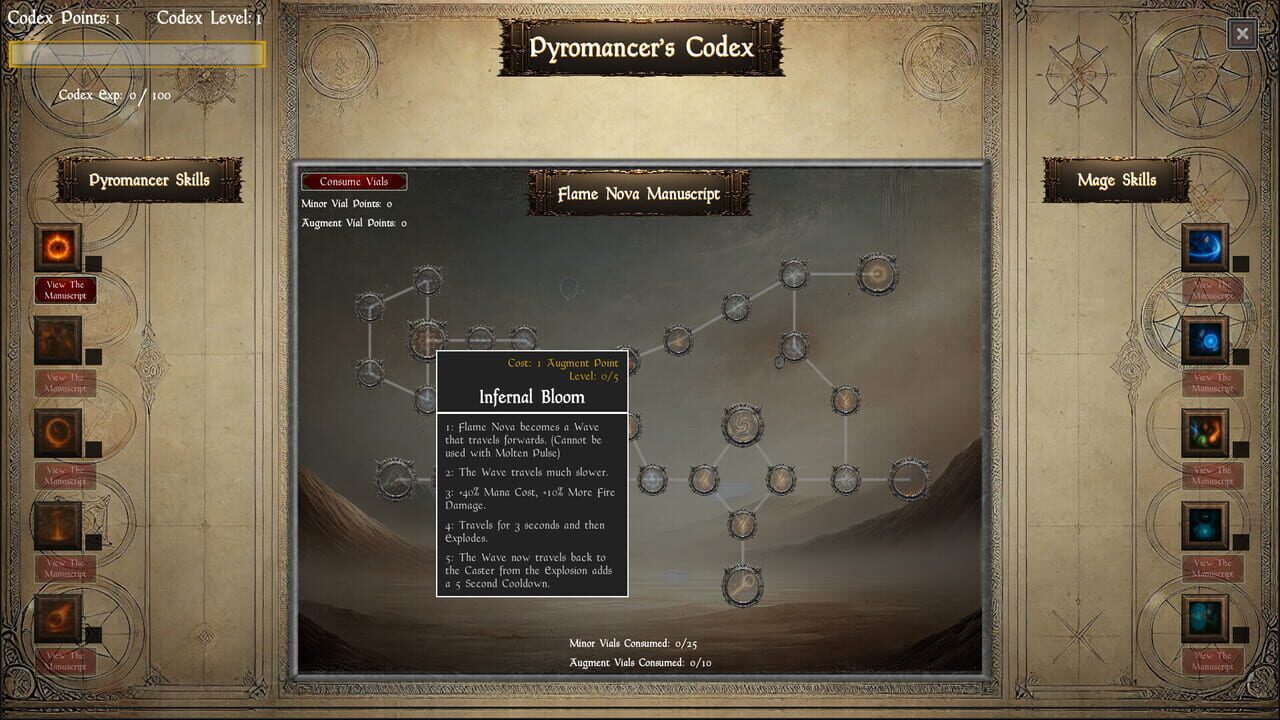Click the Codex Exp progress bar
Image resolution: width=1280 pixels, height=720 pixels.
[x=135, y=55]
